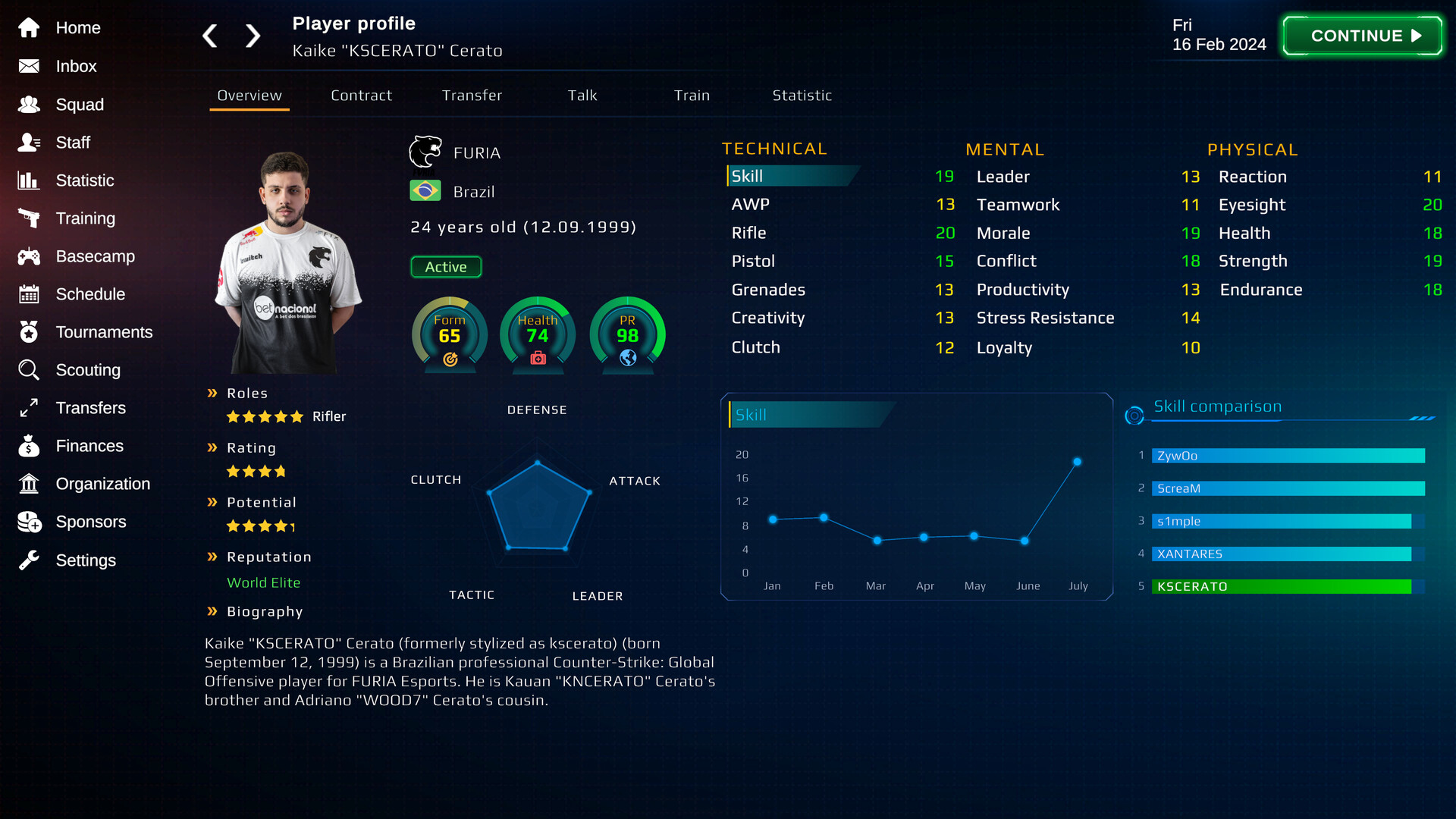The height and width of the screenshot is (819, 1456).
Task: Click the World Elite reputation link
Action: click(263, 582)
